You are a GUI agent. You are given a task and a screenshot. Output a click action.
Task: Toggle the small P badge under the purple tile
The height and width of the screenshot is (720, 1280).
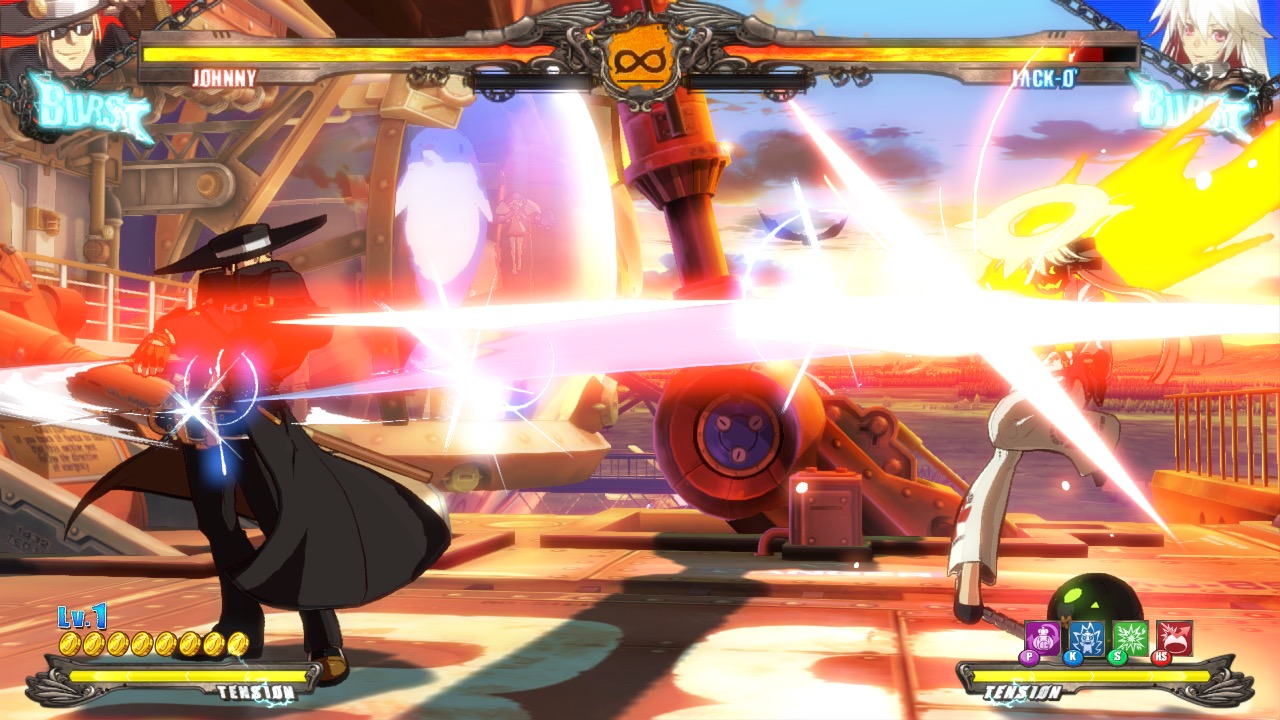click(x=1028, y=657)
